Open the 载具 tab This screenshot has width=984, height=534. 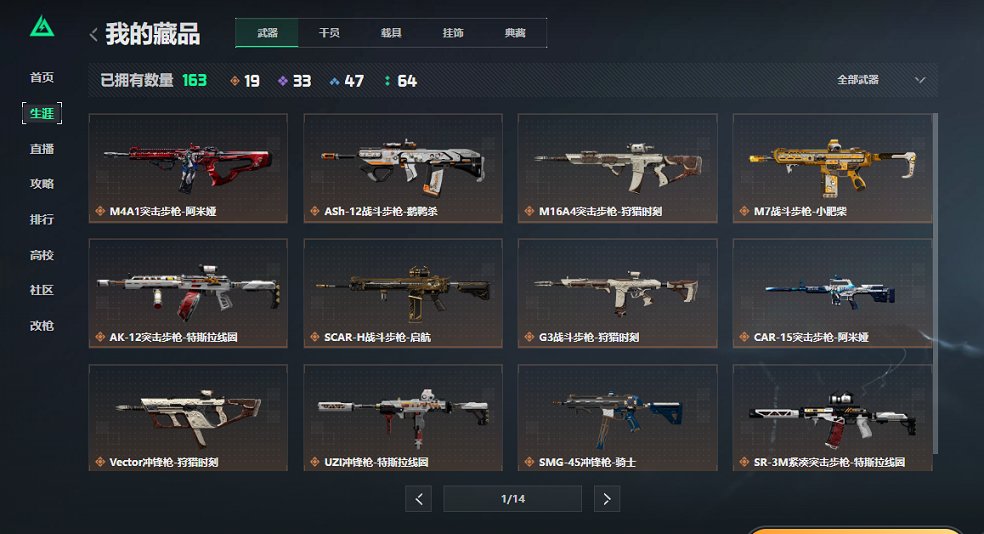click(391, 33)
